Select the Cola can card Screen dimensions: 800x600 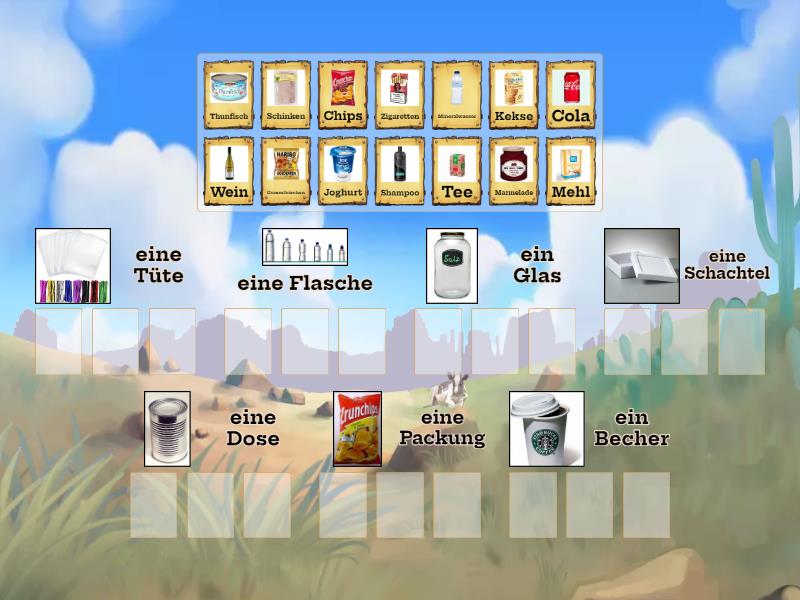pos(570,95)
